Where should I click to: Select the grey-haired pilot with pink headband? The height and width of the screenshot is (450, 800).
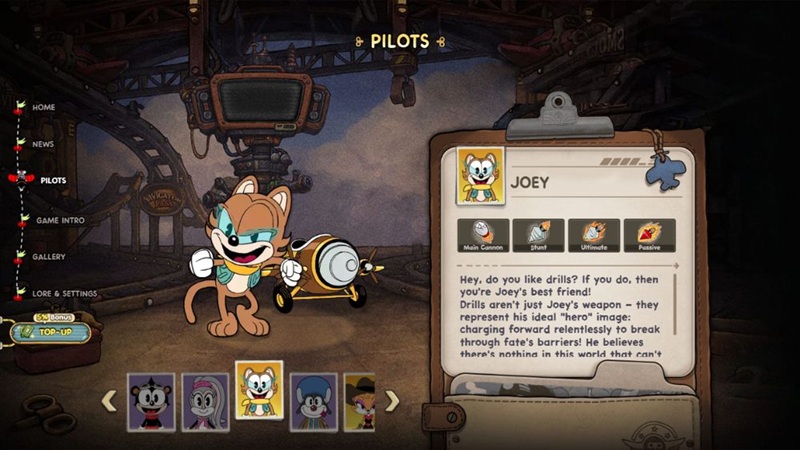click(x=205, y=401)
